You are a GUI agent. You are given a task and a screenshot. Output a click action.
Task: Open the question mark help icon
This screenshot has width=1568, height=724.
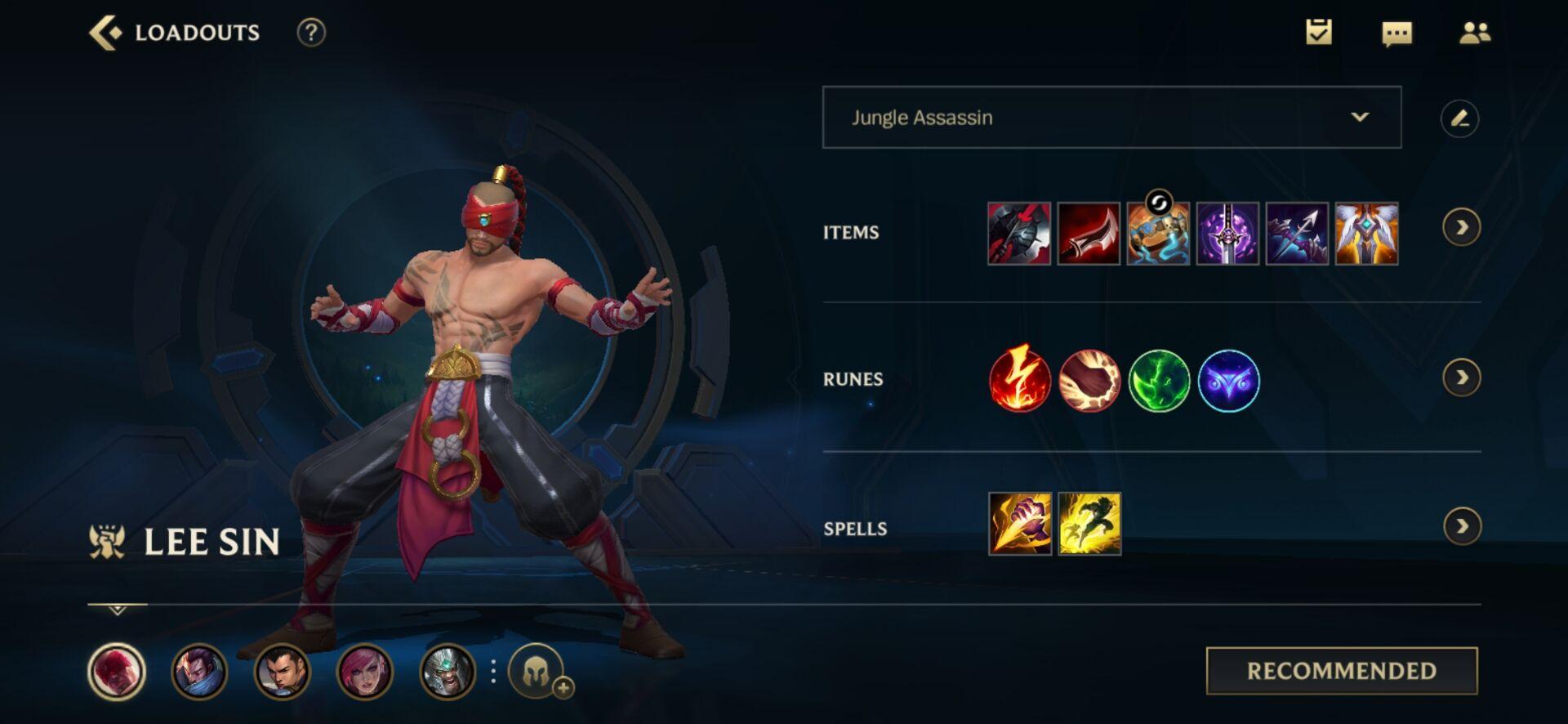[310, 33]
